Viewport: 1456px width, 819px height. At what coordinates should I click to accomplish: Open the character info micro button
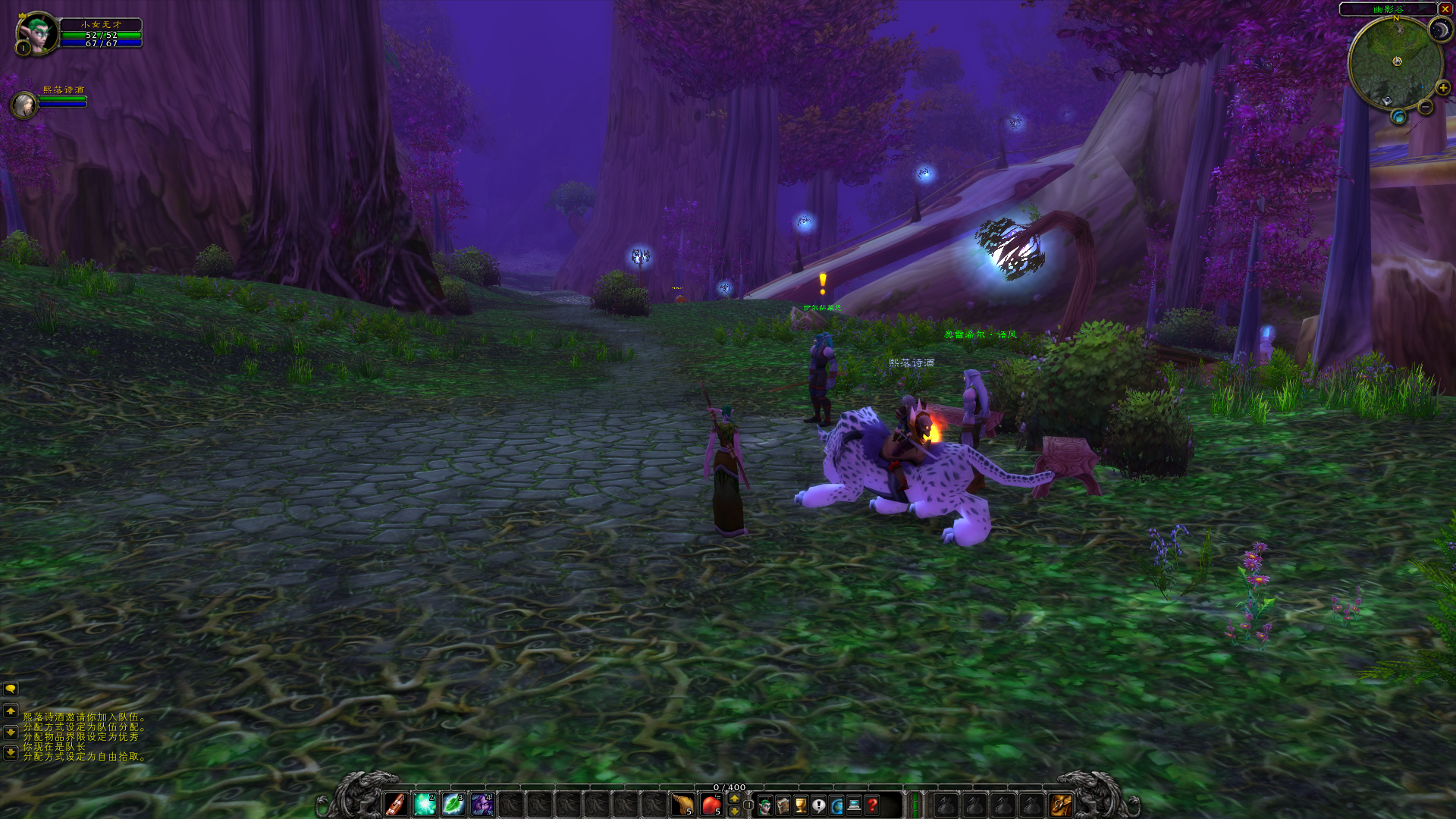click(x=765, y=805)
